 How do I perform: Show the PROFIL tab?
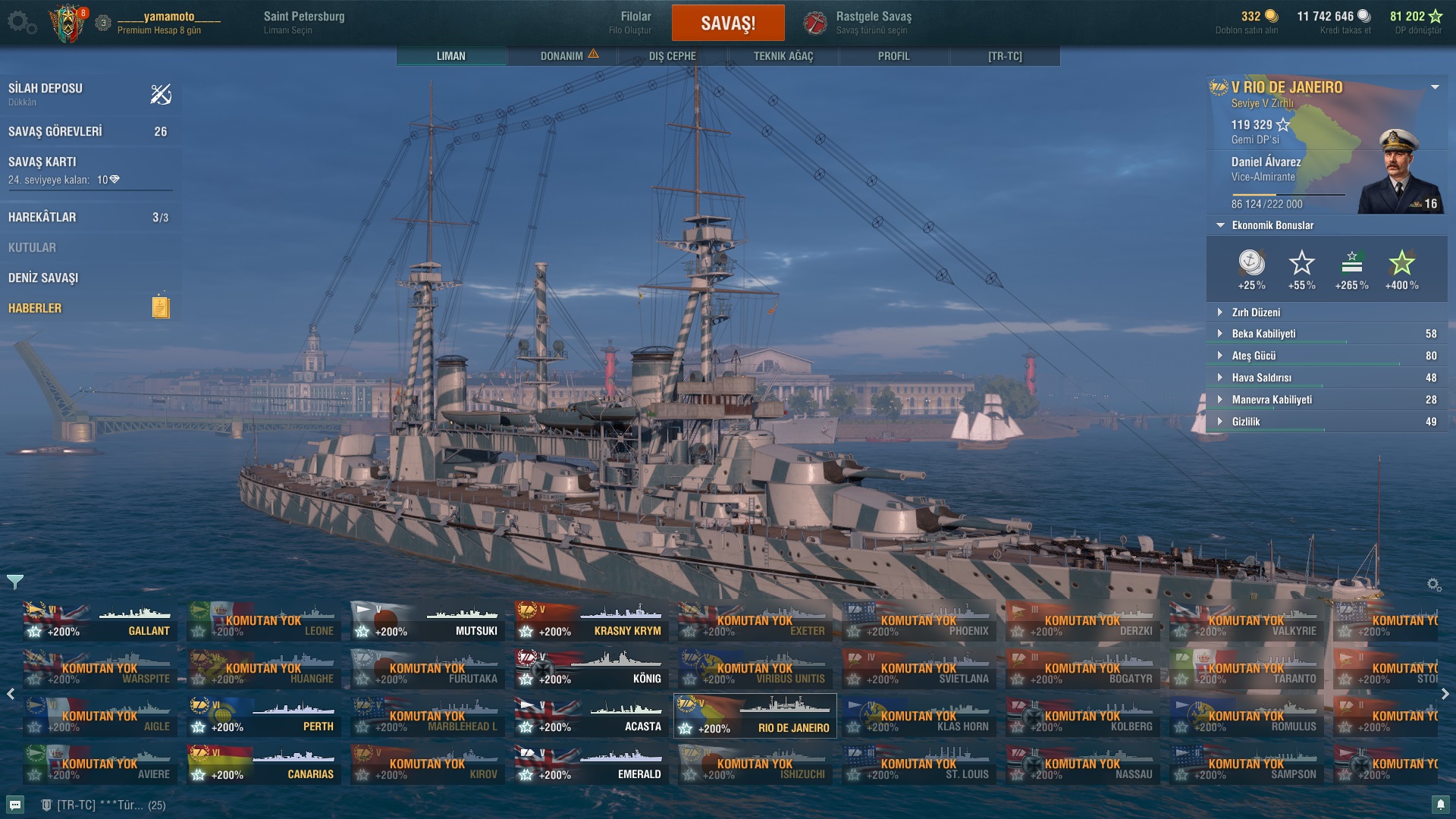[893, 56]
